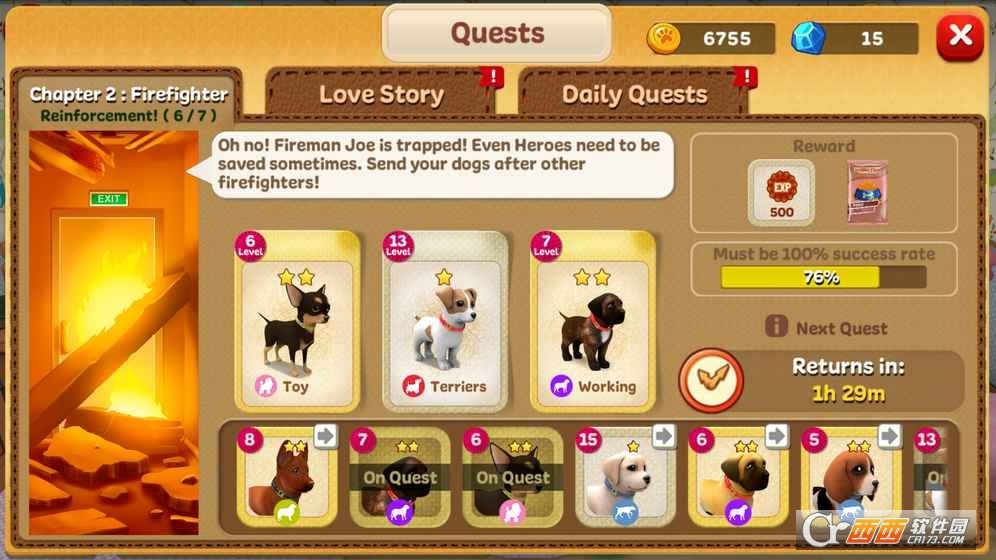This screenshot has height=560, width=996.
Task: Click the round winged badge button
Action: click(711, 381)
